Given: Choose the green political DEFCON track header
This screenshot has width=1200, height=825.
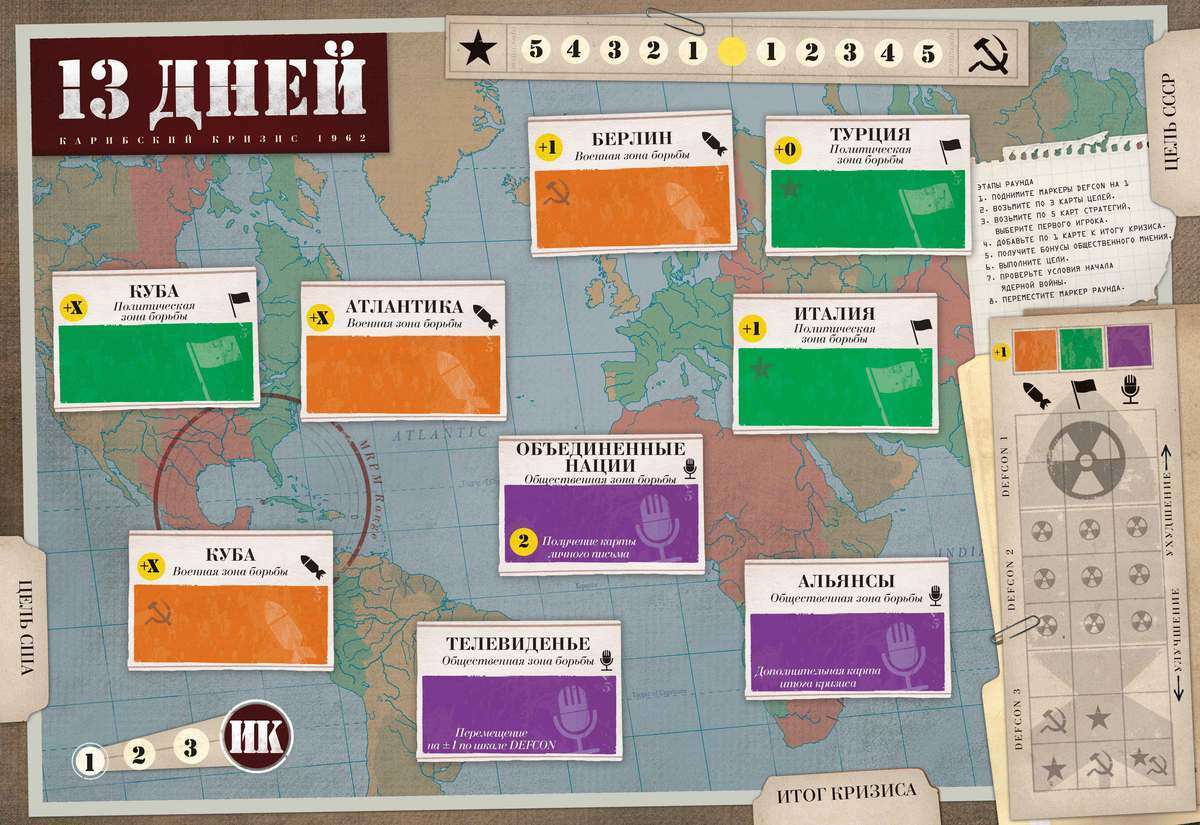Looking at the screenshot, I should click(x=1083, y=347).
